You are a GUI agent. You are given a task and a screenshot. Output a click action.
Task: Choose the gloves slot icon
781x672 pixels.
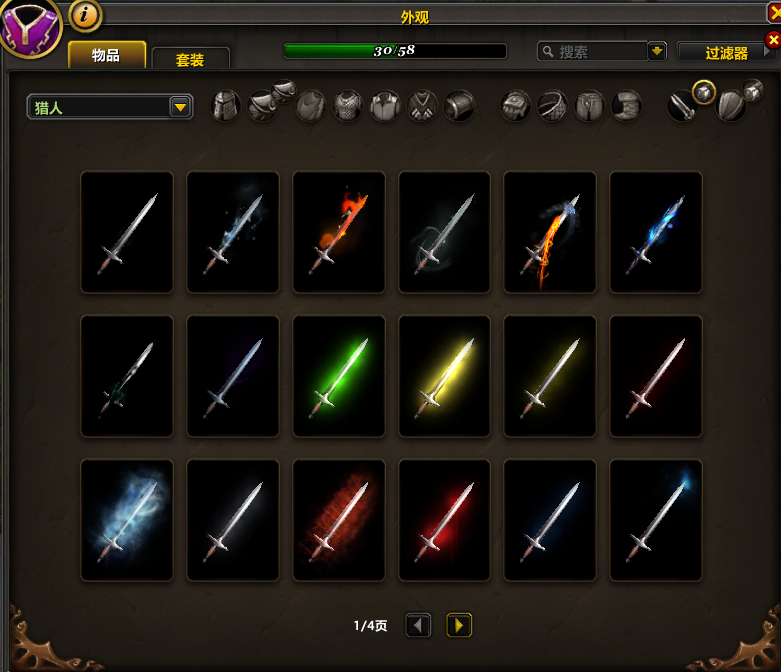[x=516, y=105]
